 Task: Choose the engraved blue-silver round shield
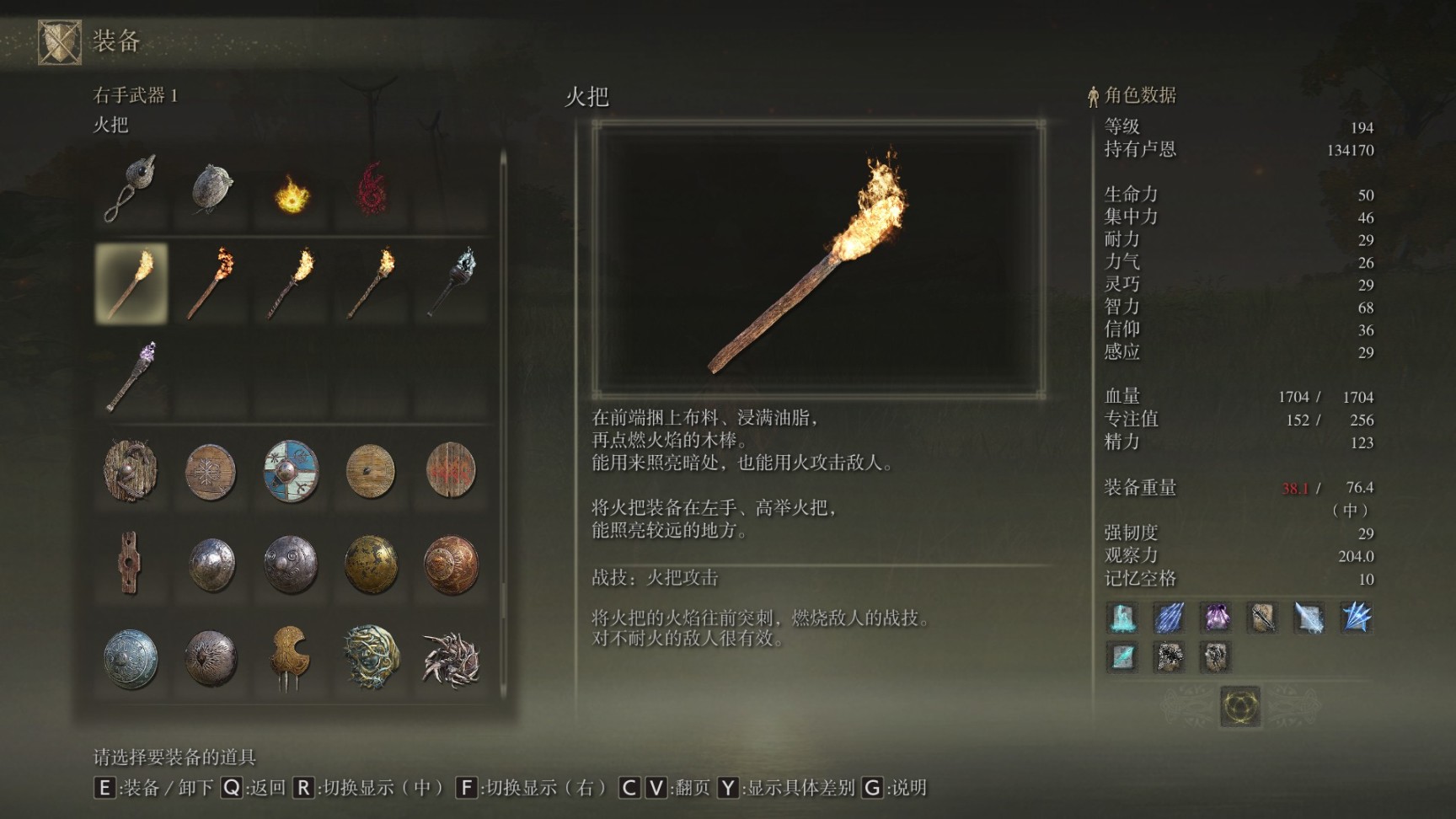[131, 658]
